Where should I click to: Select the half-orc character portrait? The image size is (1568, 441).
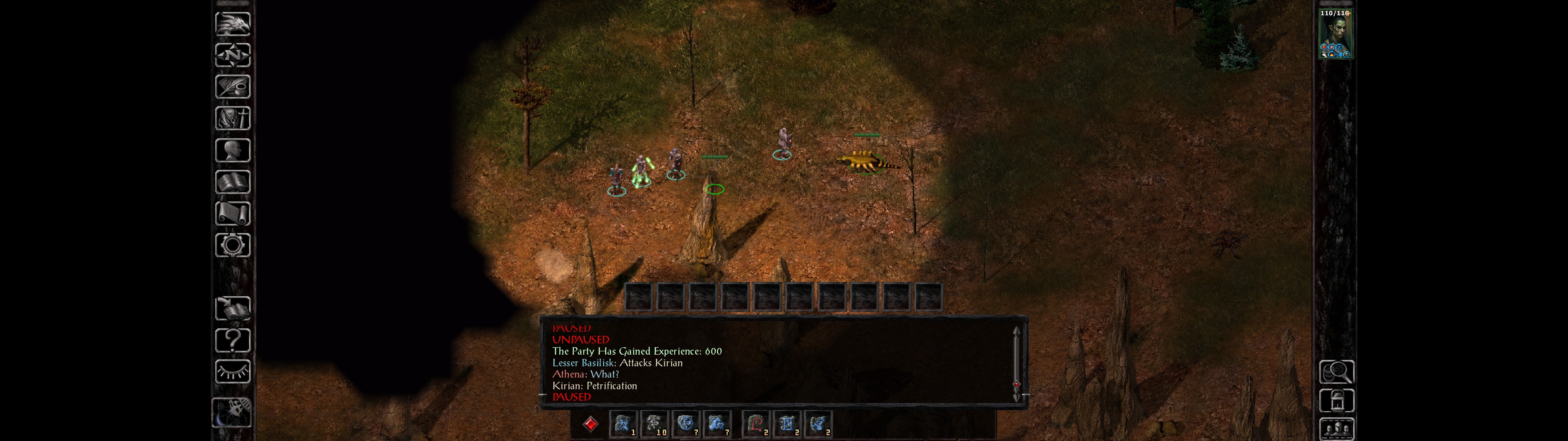1335,34
